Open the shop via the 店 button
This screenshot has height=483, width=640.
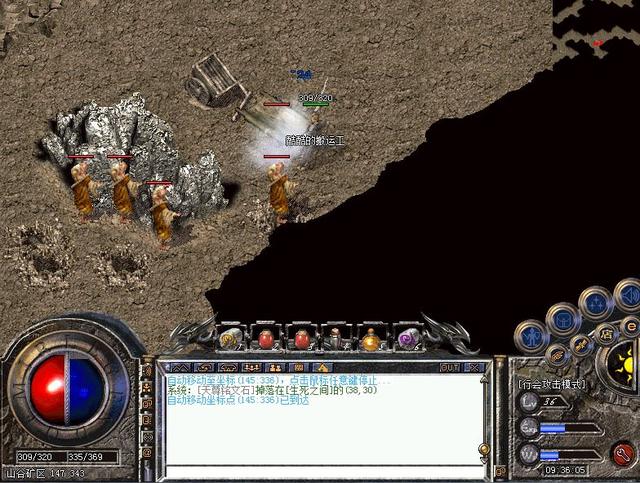[x=603, y=332]
